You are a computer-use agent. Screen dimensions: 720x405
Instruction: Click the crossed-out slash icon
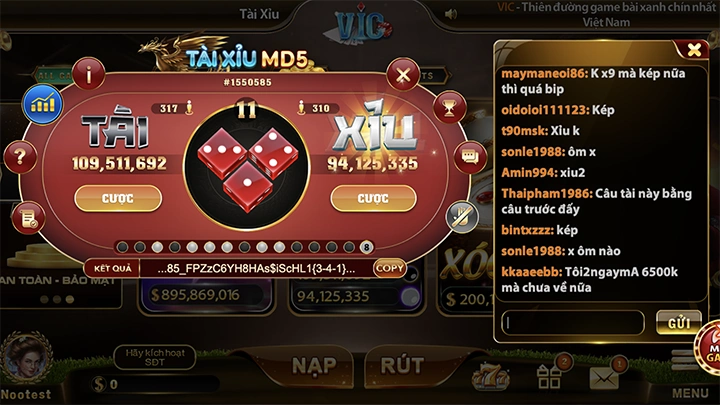(462, 212)
